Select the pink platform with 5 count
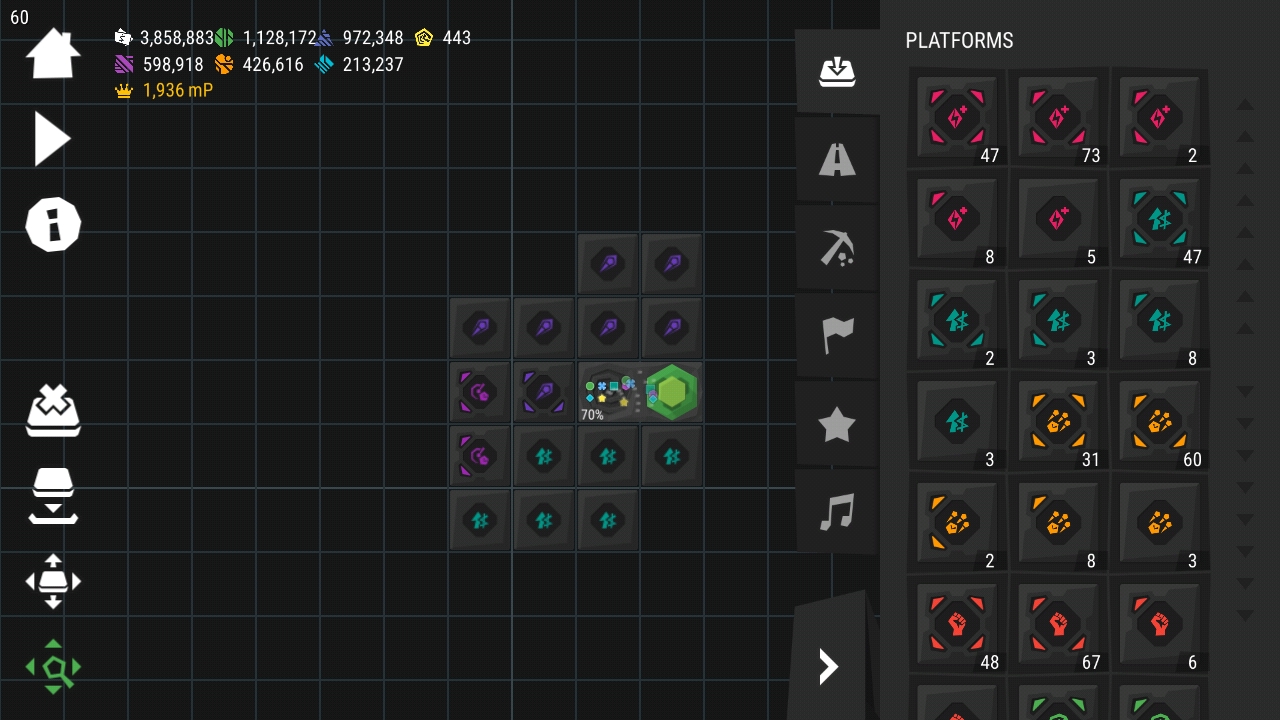 1058,219
